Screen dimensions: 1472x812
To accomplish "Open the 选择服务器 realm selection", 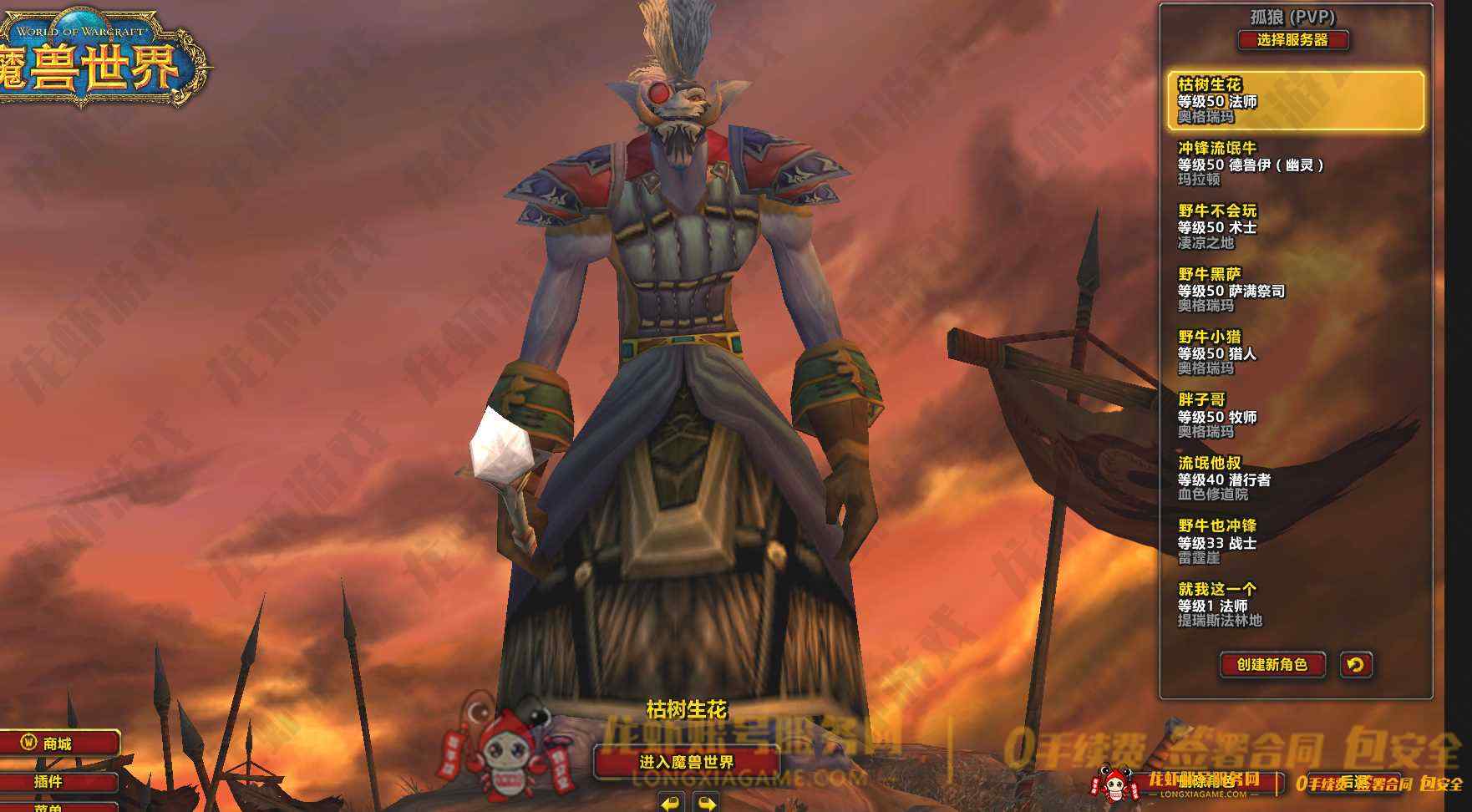I will click(x=1292, y=39).
